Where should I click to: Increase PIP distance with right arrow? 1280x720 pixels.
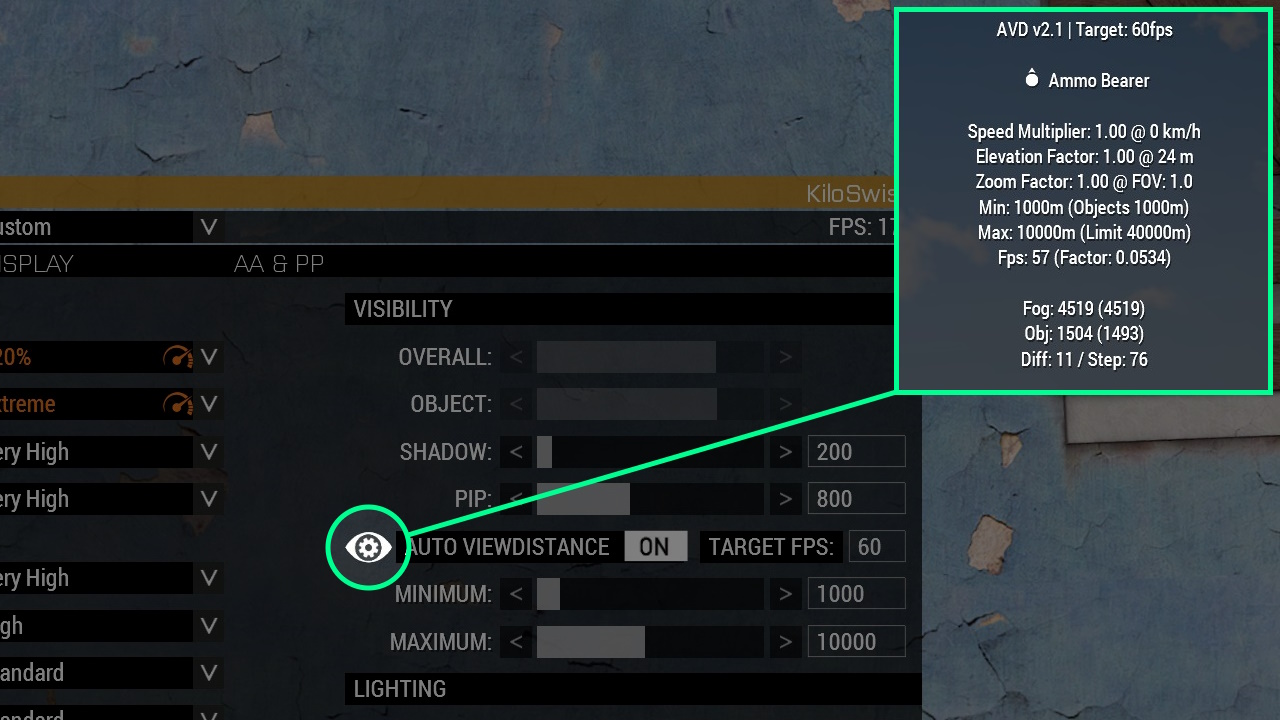tap(785, 498)
